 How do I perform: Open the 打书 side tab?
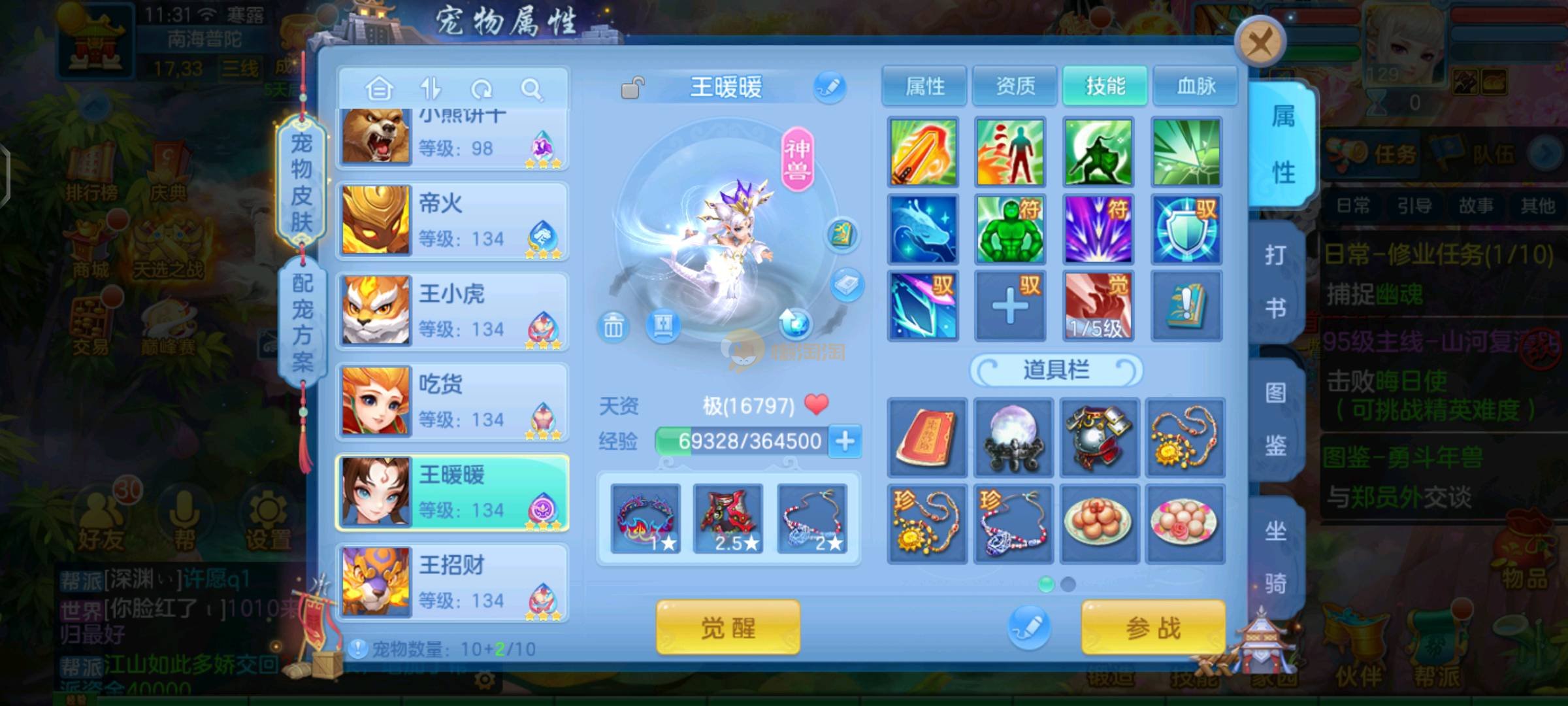click(1275, 281)
